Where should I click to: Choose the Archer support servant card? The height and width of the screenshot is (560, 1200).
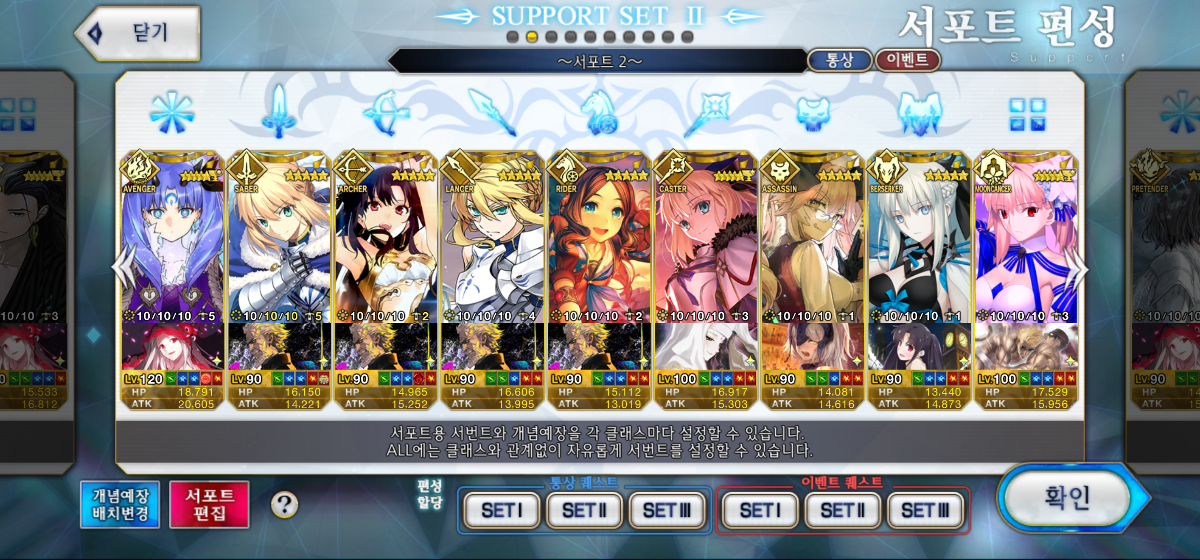[x=386, y=240]
